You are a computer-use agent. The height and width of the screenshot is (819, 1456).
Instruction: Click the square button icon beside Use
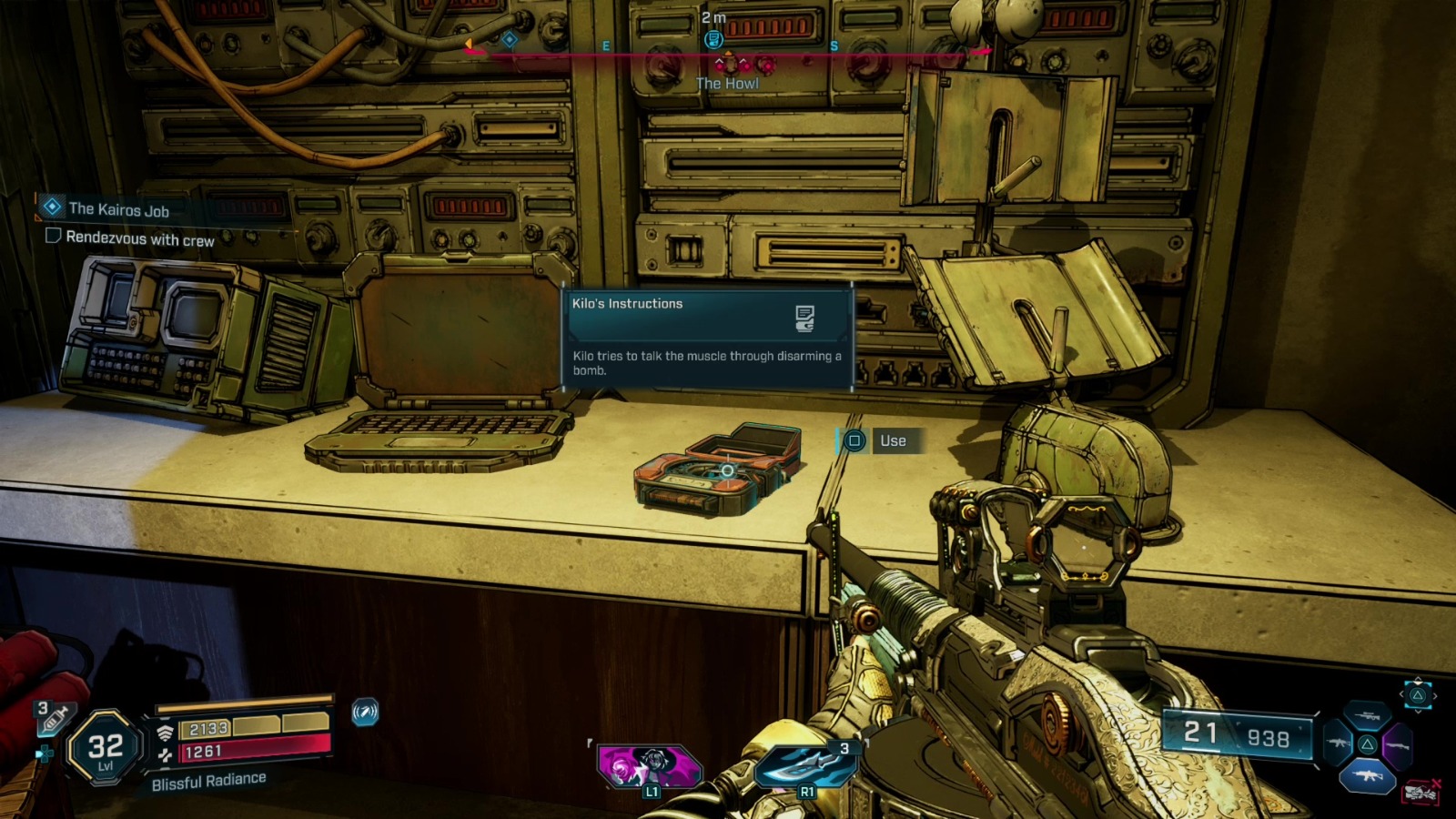(x=854, y=440)
